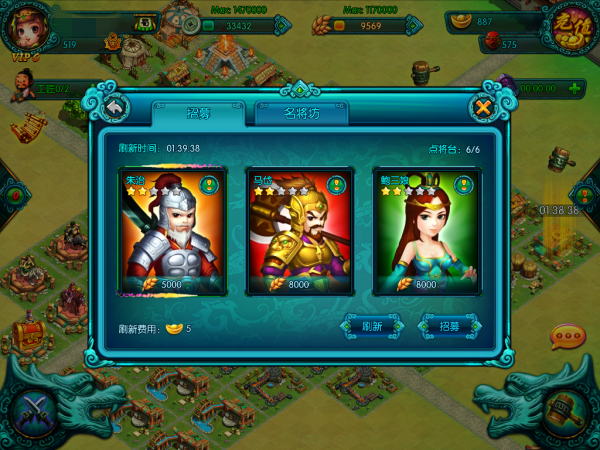This screenshot has height=450, width=600.
Task: Go back using the arrow button
Action: 115,106
